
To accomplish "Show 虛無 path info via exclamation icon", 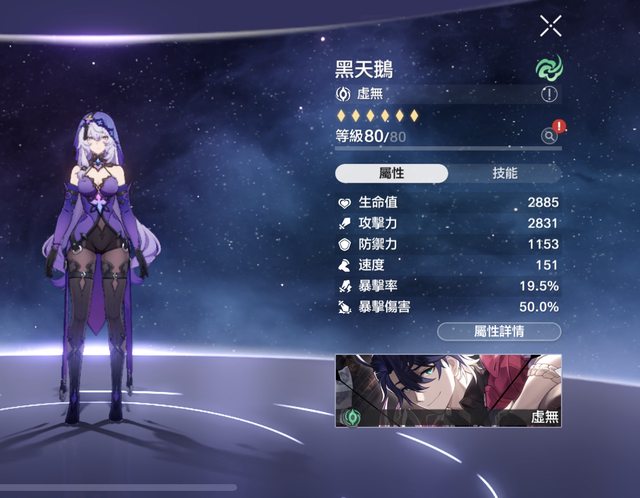I will click(549, 94).
